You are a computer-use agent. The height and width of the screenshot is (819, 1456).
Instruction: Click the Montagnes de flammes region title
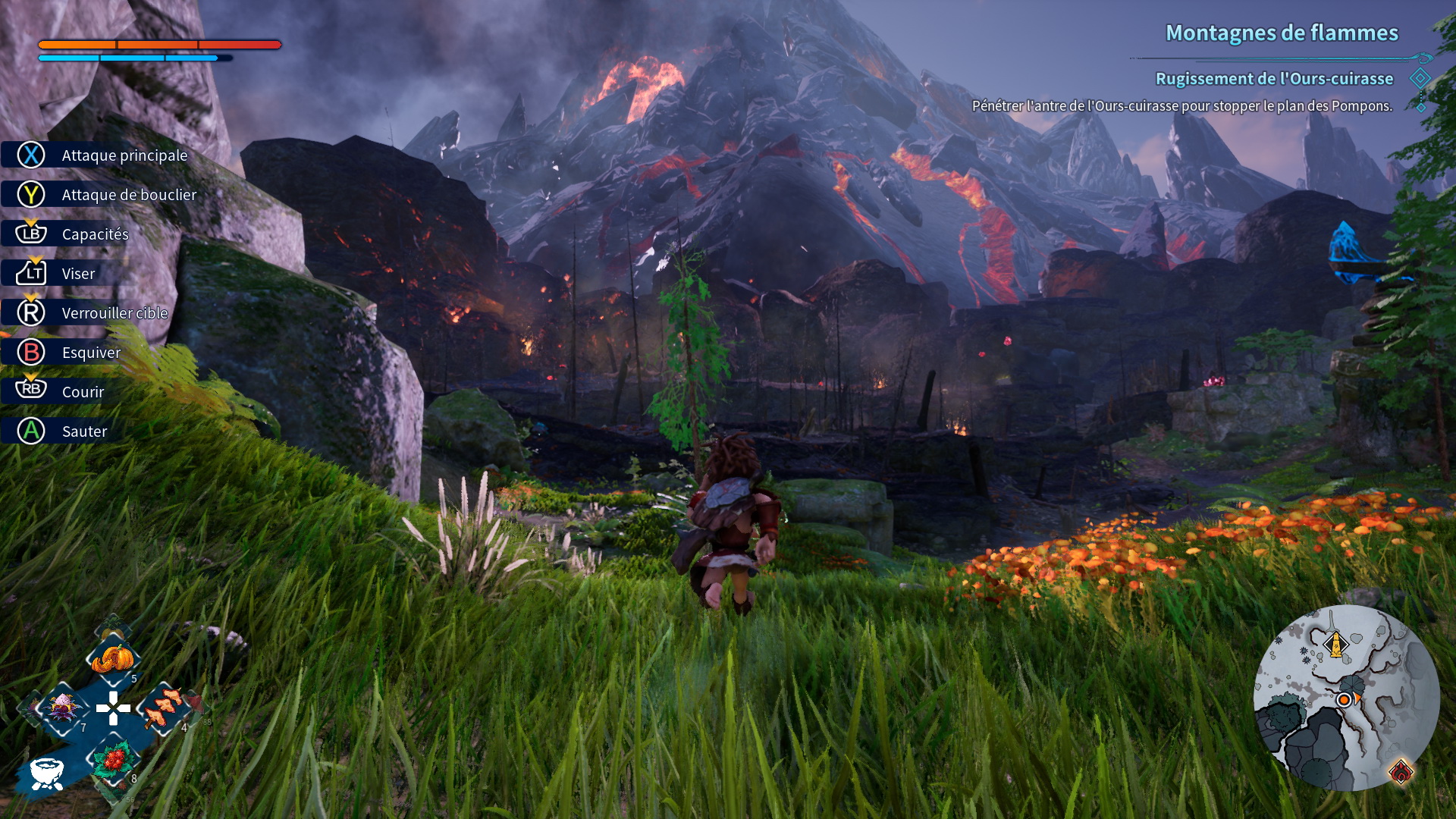[x=1282, y=33]
